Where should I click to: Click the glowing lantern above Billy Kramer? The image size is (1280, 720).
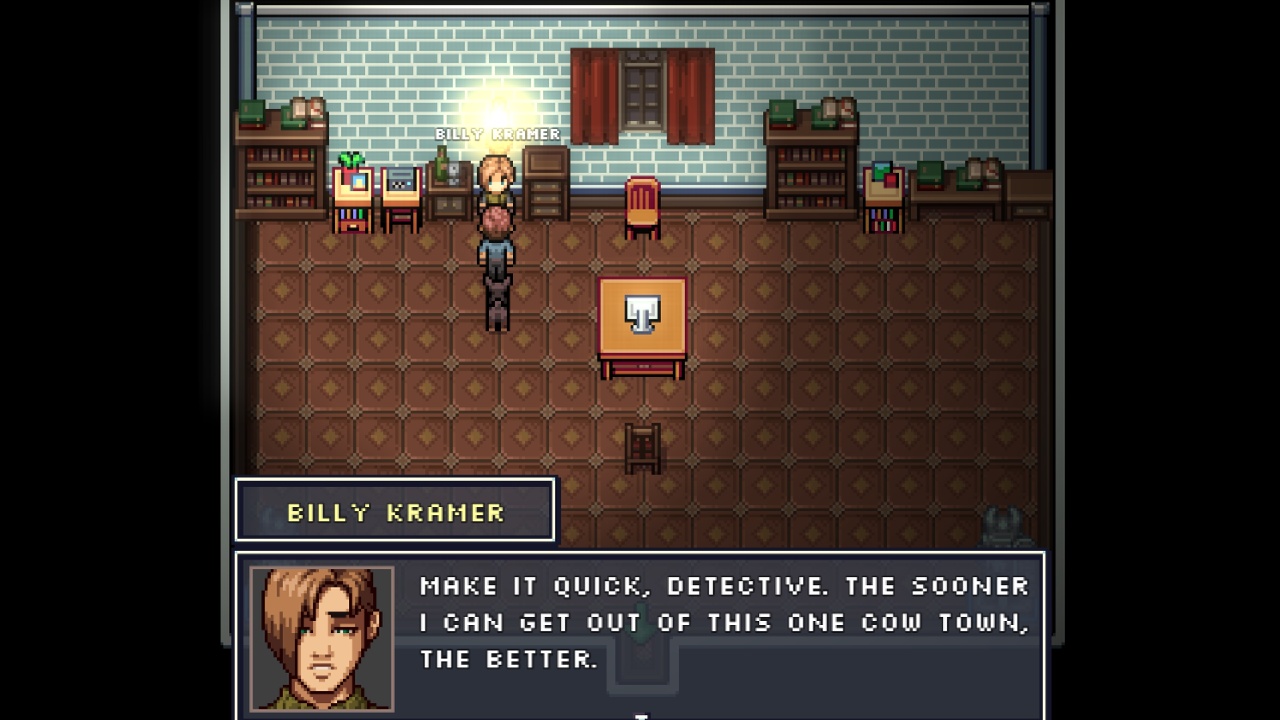click(497, 115)
